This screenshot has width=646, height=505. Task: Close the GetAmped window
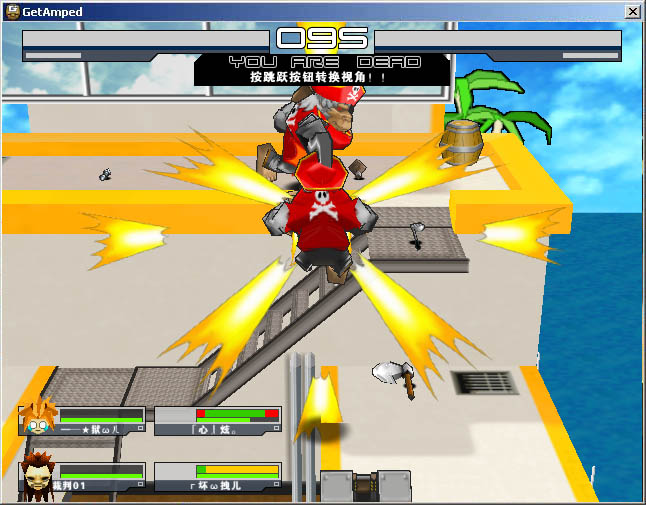(632, 11)
